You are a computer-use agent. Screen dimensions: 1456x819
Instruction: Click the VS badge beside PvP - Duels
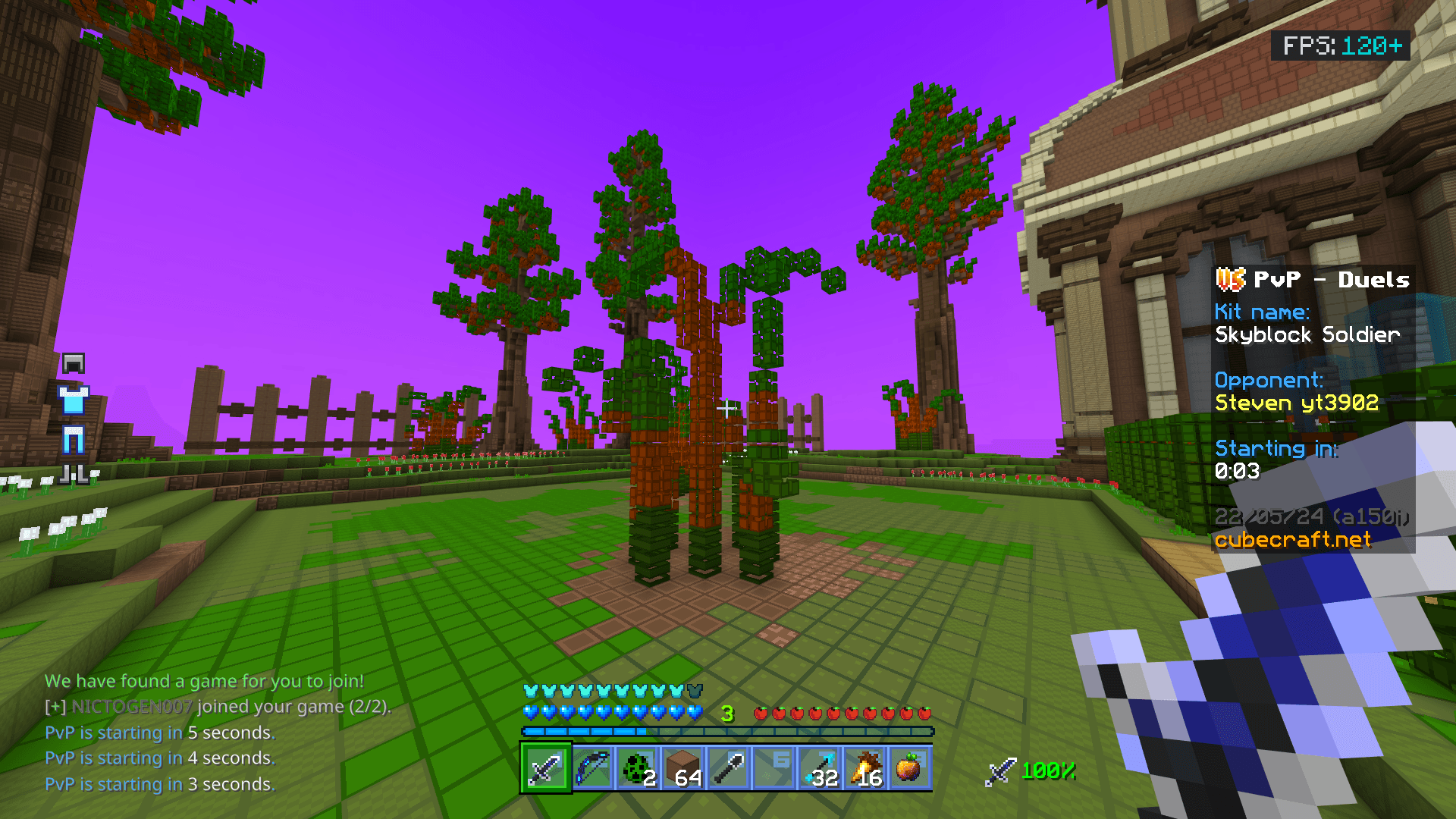coord(1232,280)
